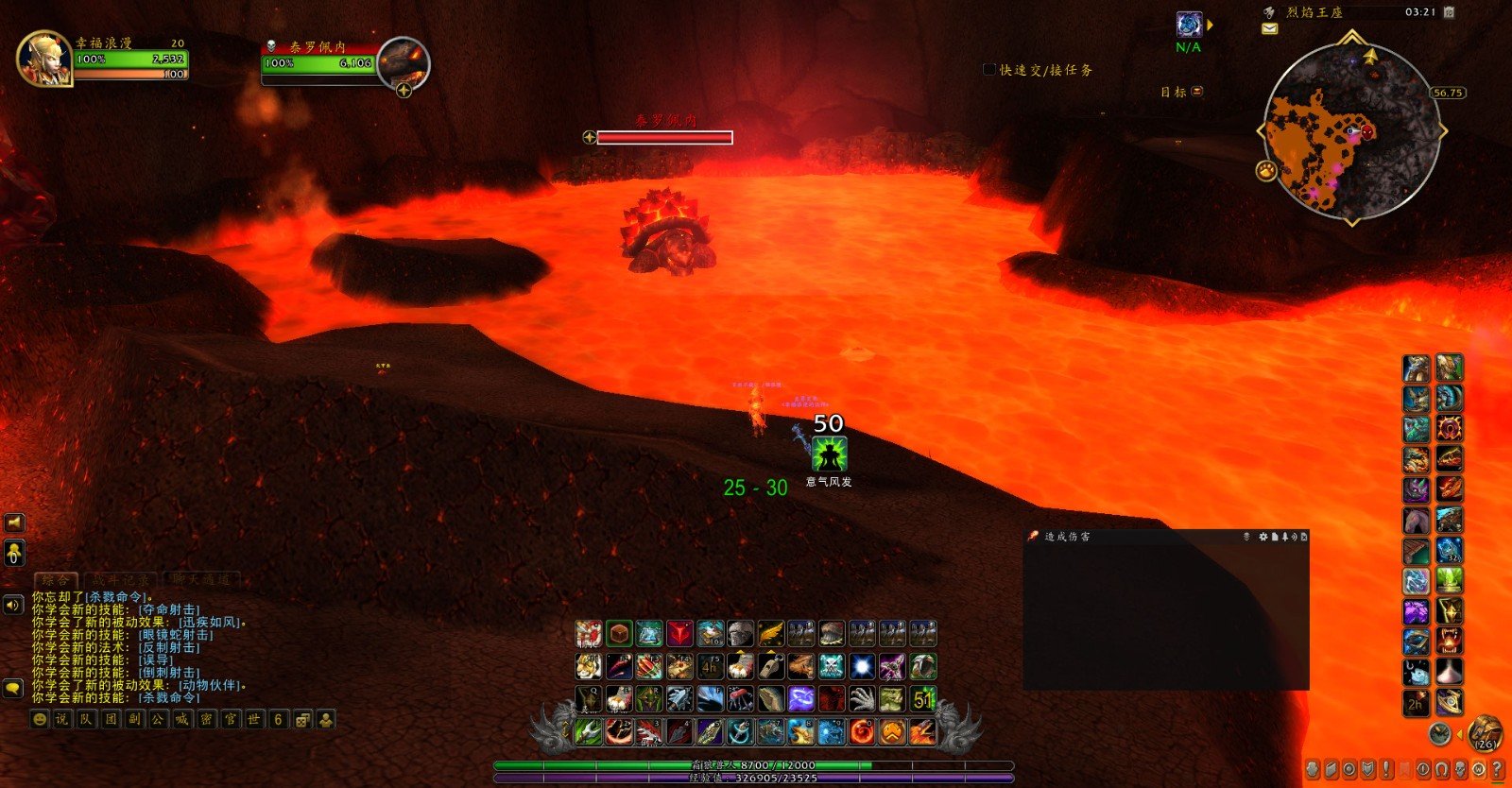1512x788 pixels.
Task: Check the mail envelope icon
Action: [x=1269, y=29]
